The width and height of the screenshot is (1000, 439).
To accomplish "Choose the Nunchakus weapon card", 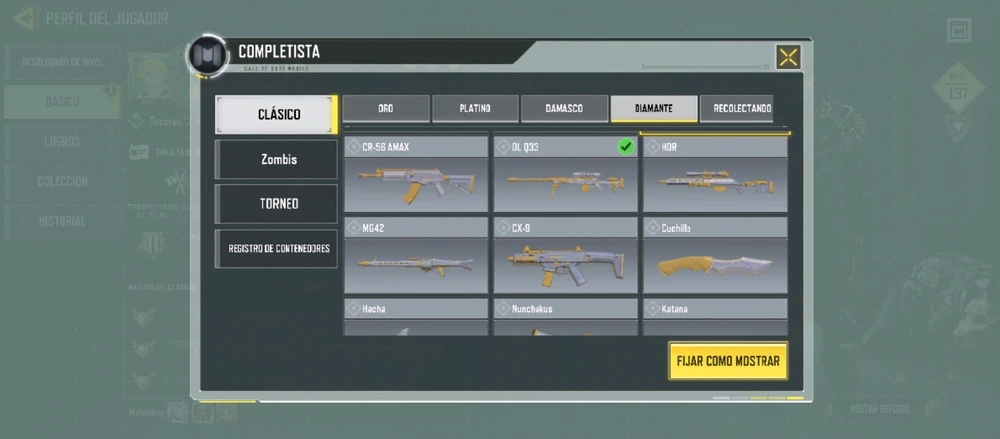I will 565,317.
